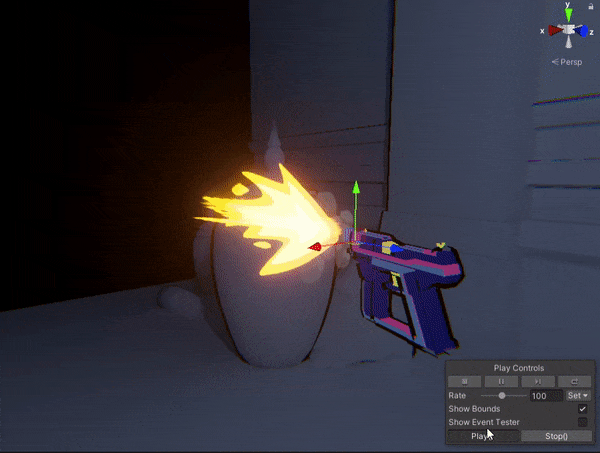Click the green Y axis cone on gizmo
Viewport: 600px width, 453px height.
568,16
